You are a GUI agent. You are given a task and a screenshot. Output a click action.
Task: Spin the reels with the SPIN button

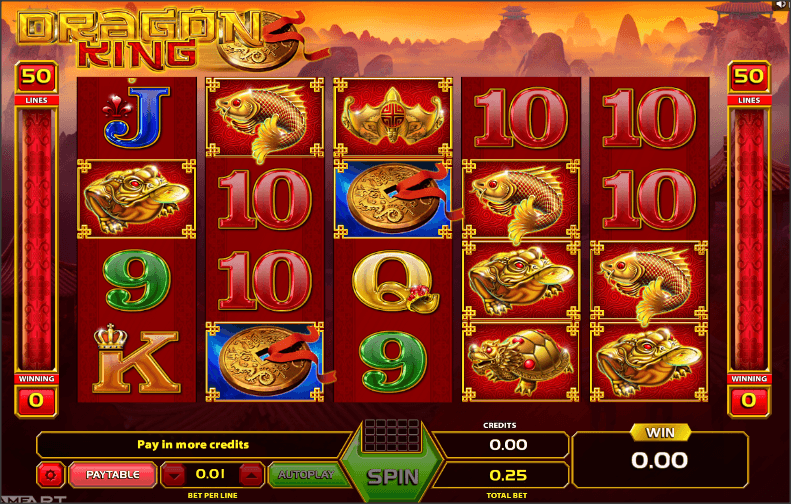[392, 477]
